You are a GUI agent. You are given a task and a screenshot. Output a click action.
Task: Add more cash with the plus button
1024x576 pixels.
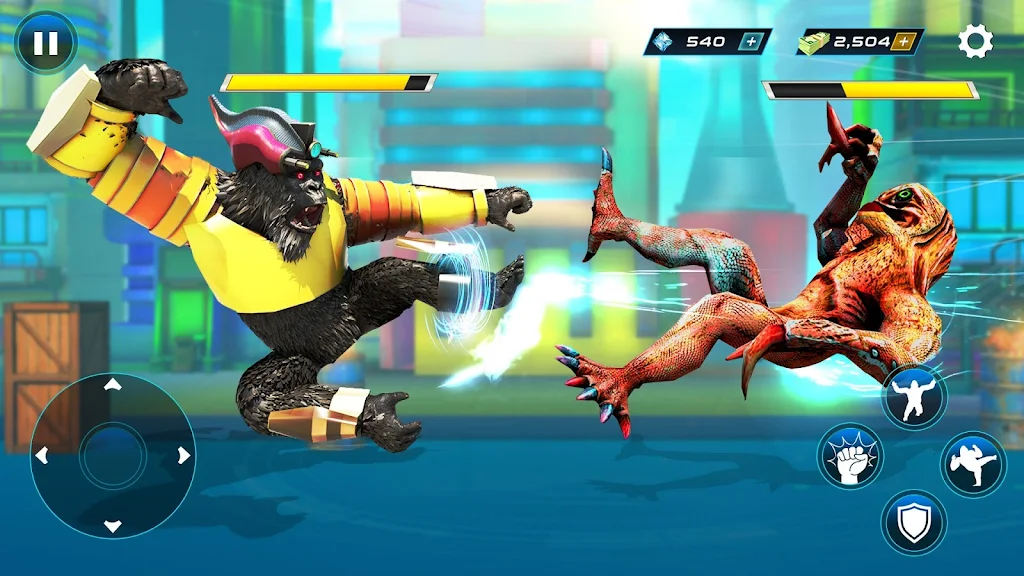[903, 42]
